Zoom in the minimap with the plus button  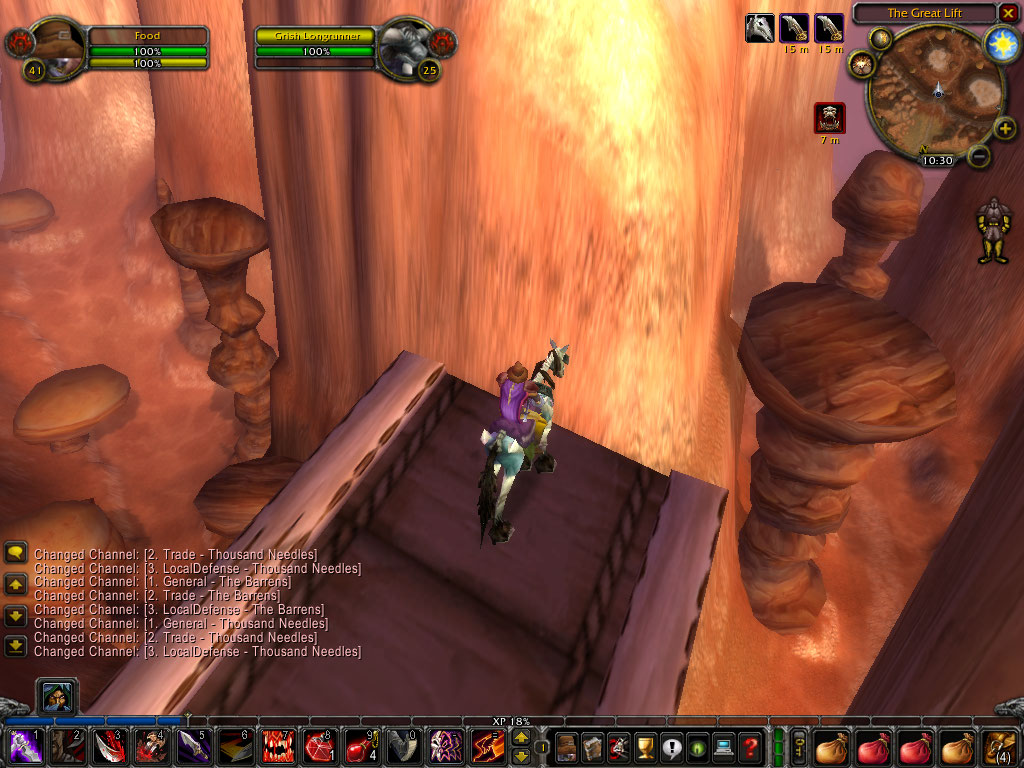coord(1005,129)
